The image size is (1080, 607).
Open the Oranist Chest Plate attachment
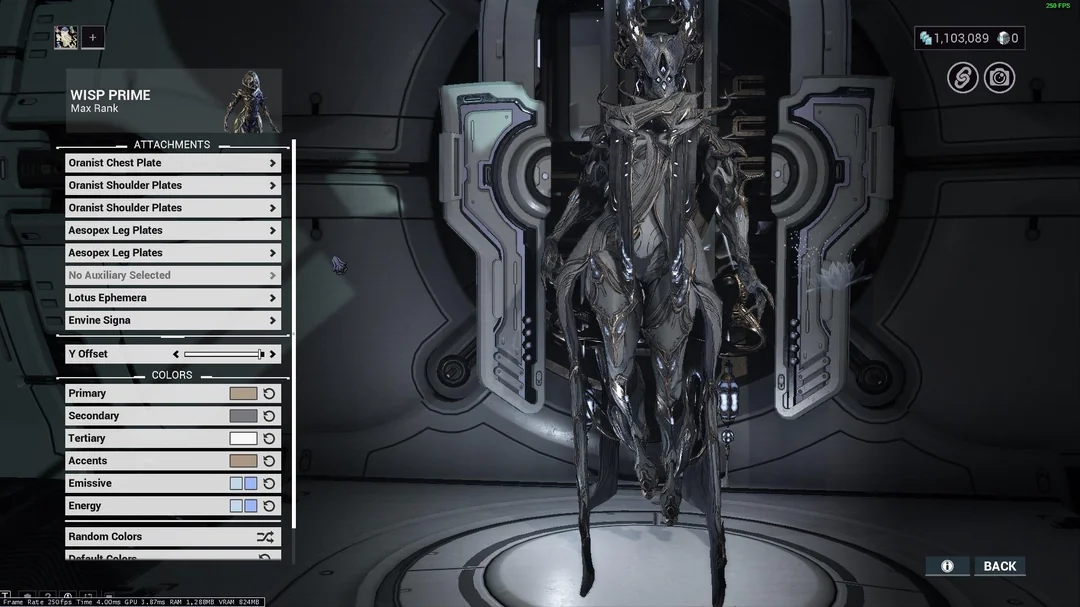tap(172, 163)
